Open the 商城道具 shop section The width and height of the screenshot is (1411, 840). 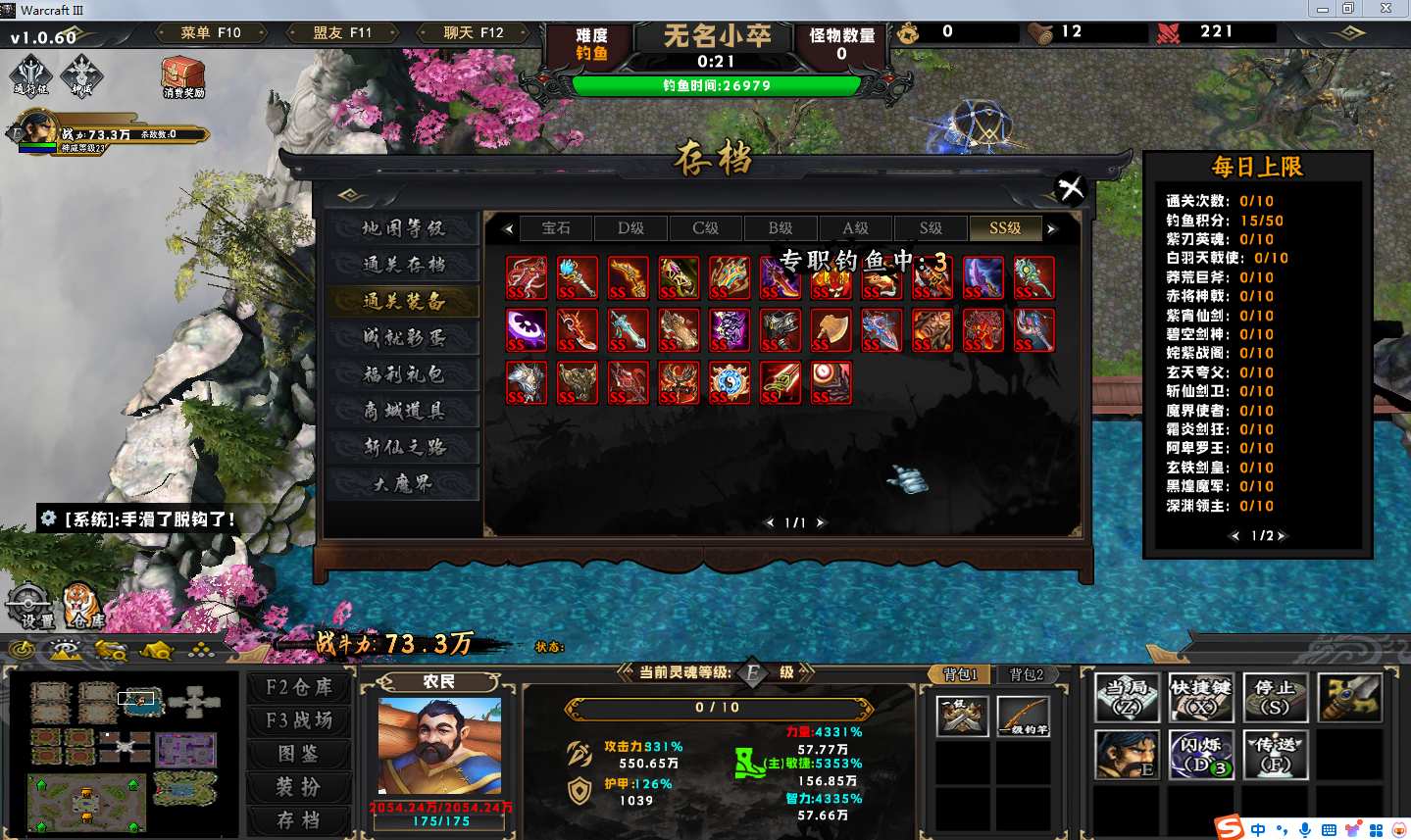(x=403, y=411)
